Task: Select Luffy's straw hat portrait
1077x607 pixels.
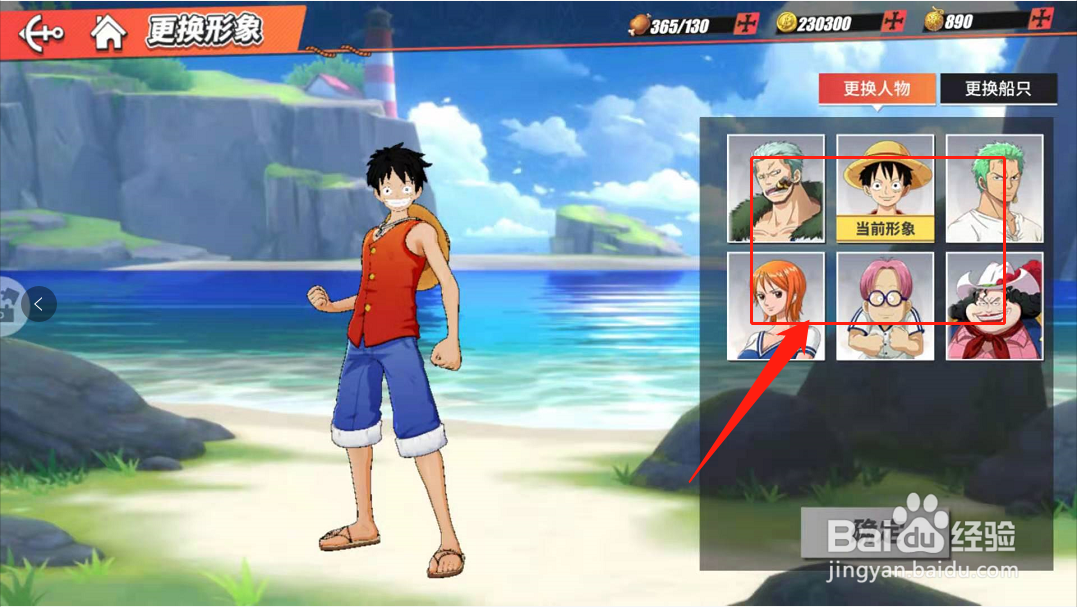Action: (x=885, y=180)
